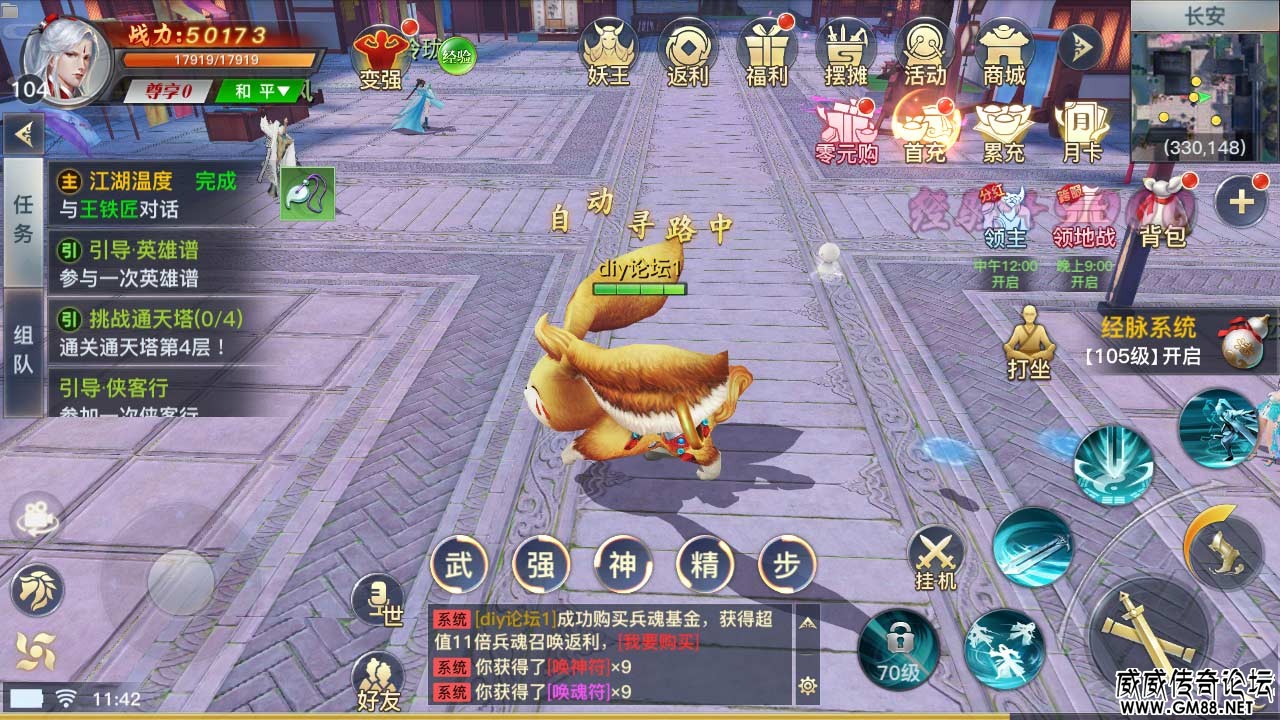Open the 妖王 boss menu

click(609, 54)
